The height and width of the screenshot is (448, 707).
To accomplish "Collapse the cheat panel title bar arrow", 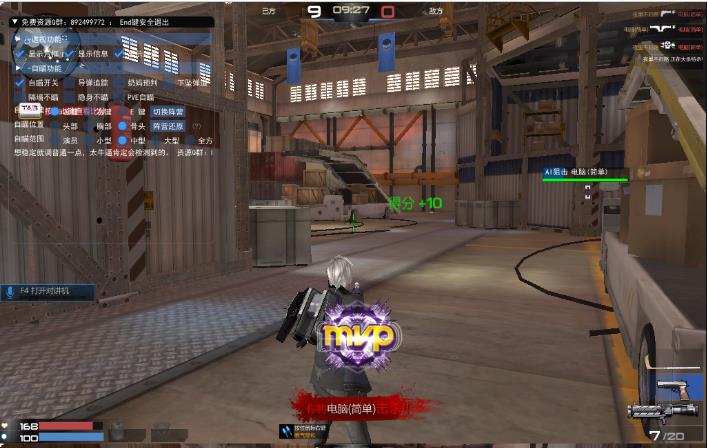I will coord(13,21).
